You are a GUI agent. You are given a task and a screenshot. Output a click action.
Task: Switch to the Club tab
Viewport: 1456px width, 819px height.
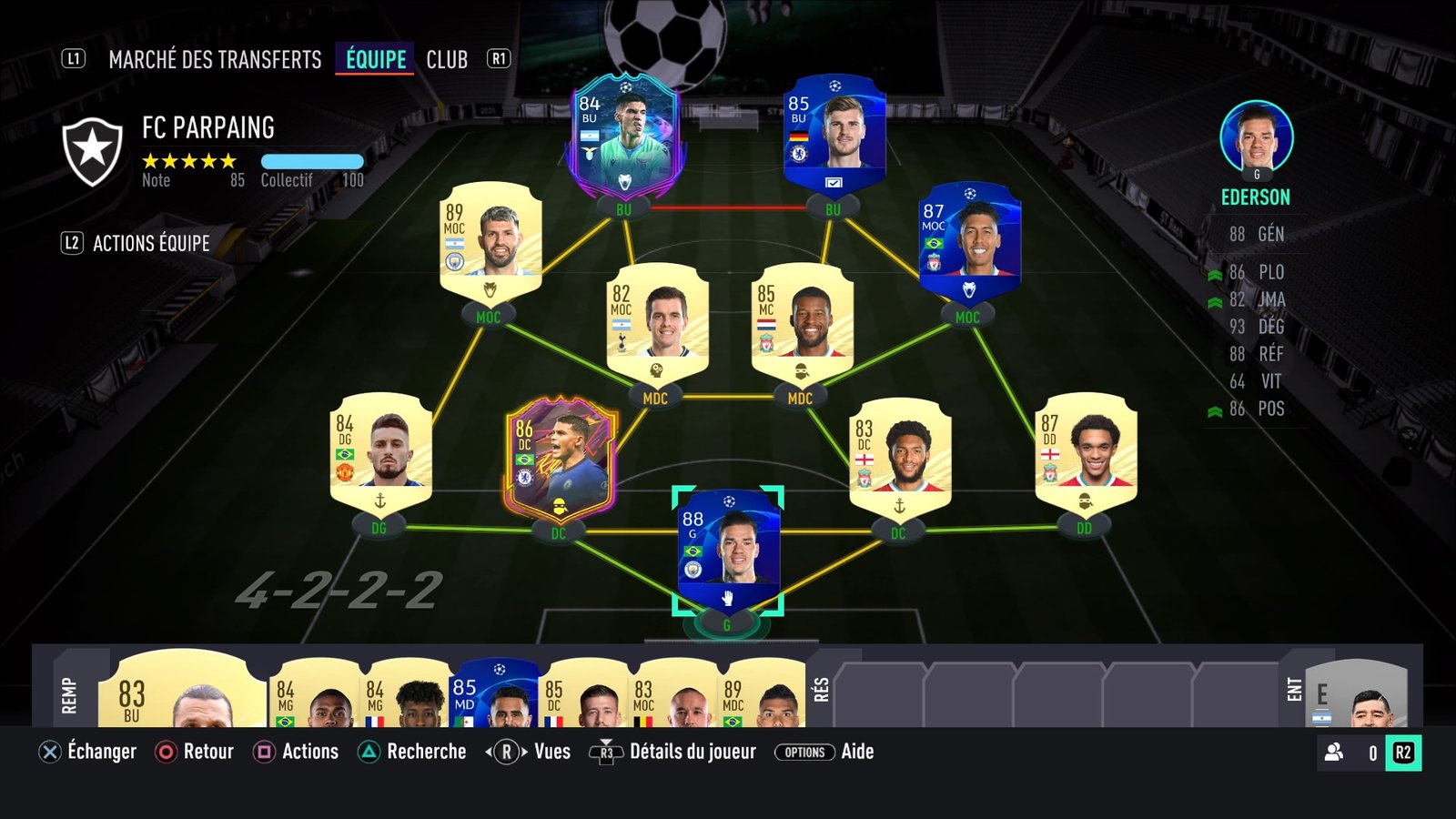447,59
